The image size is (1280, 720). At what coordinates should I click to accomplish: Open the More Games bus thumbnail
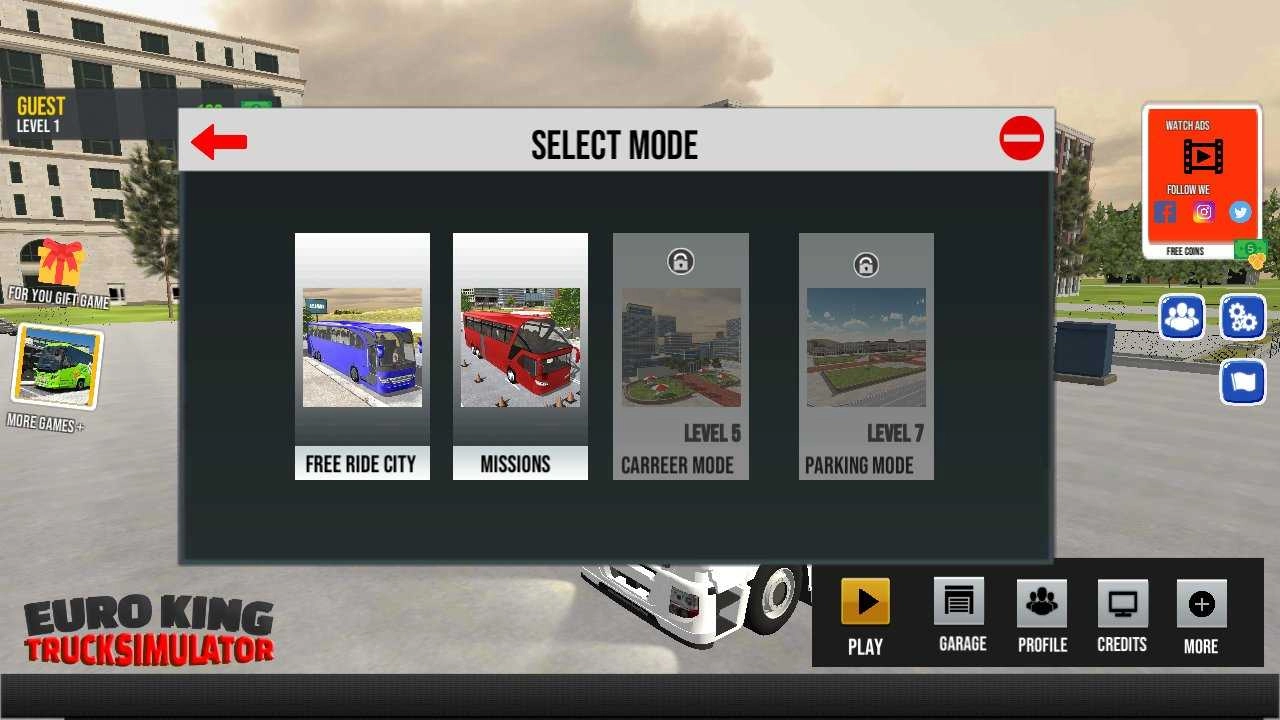pyautogui.click(x=57, y=366)
